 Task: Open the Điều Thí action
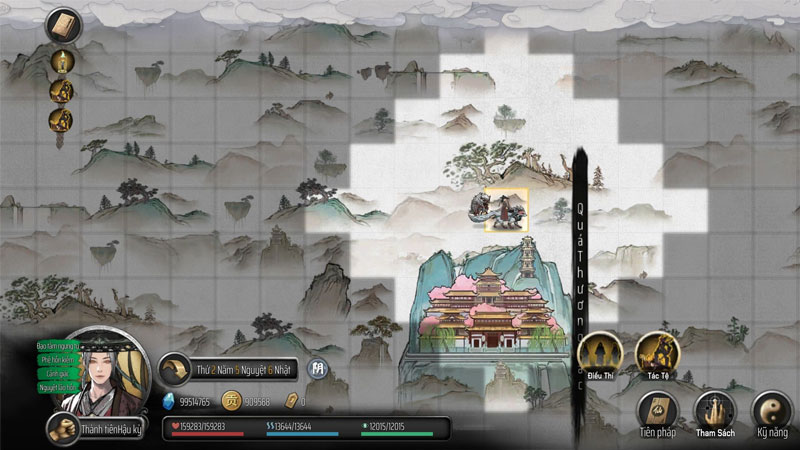coord(601,355)
